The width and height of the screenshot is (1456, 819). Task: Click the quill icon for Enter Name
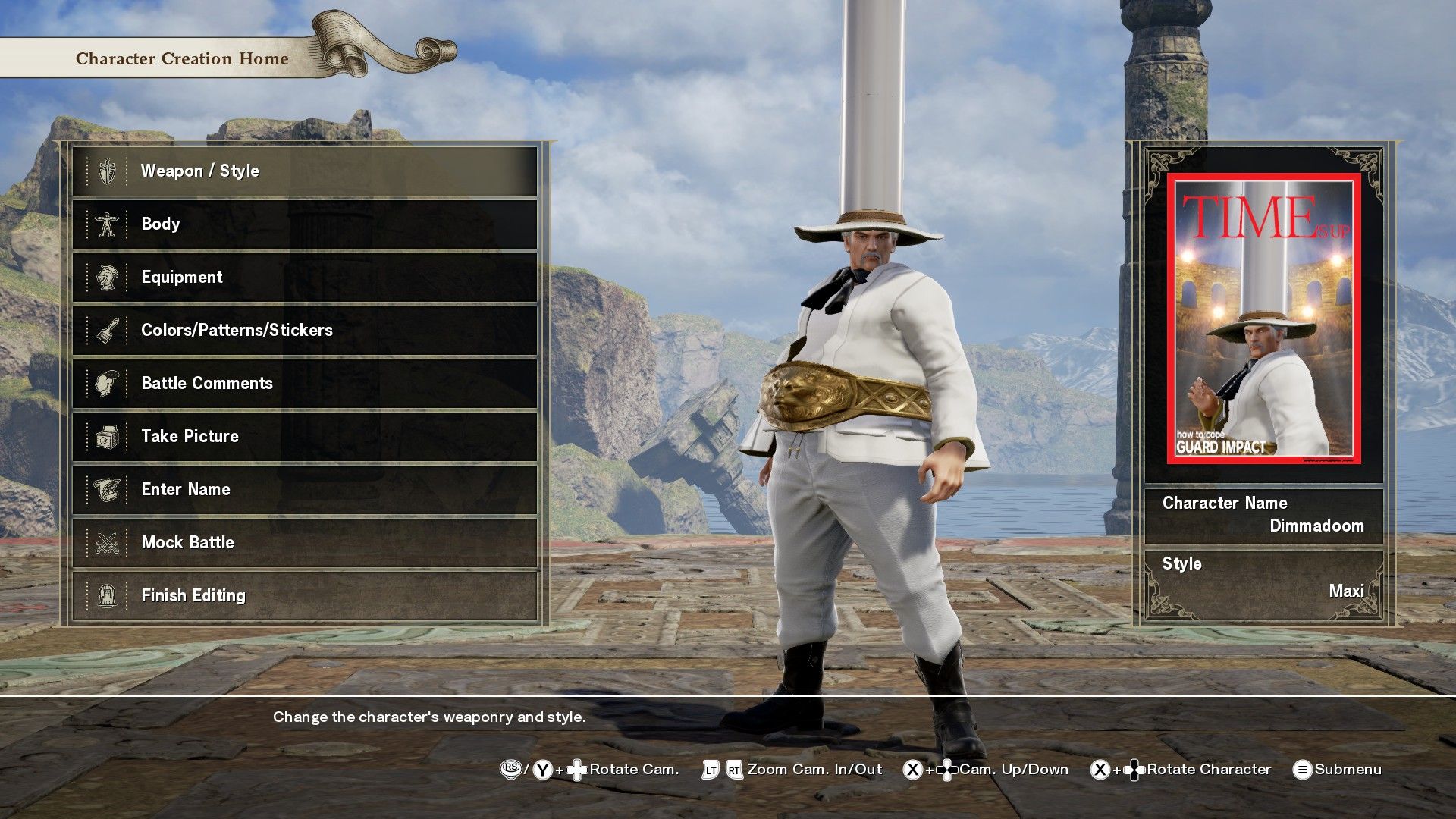click(106, 489)
